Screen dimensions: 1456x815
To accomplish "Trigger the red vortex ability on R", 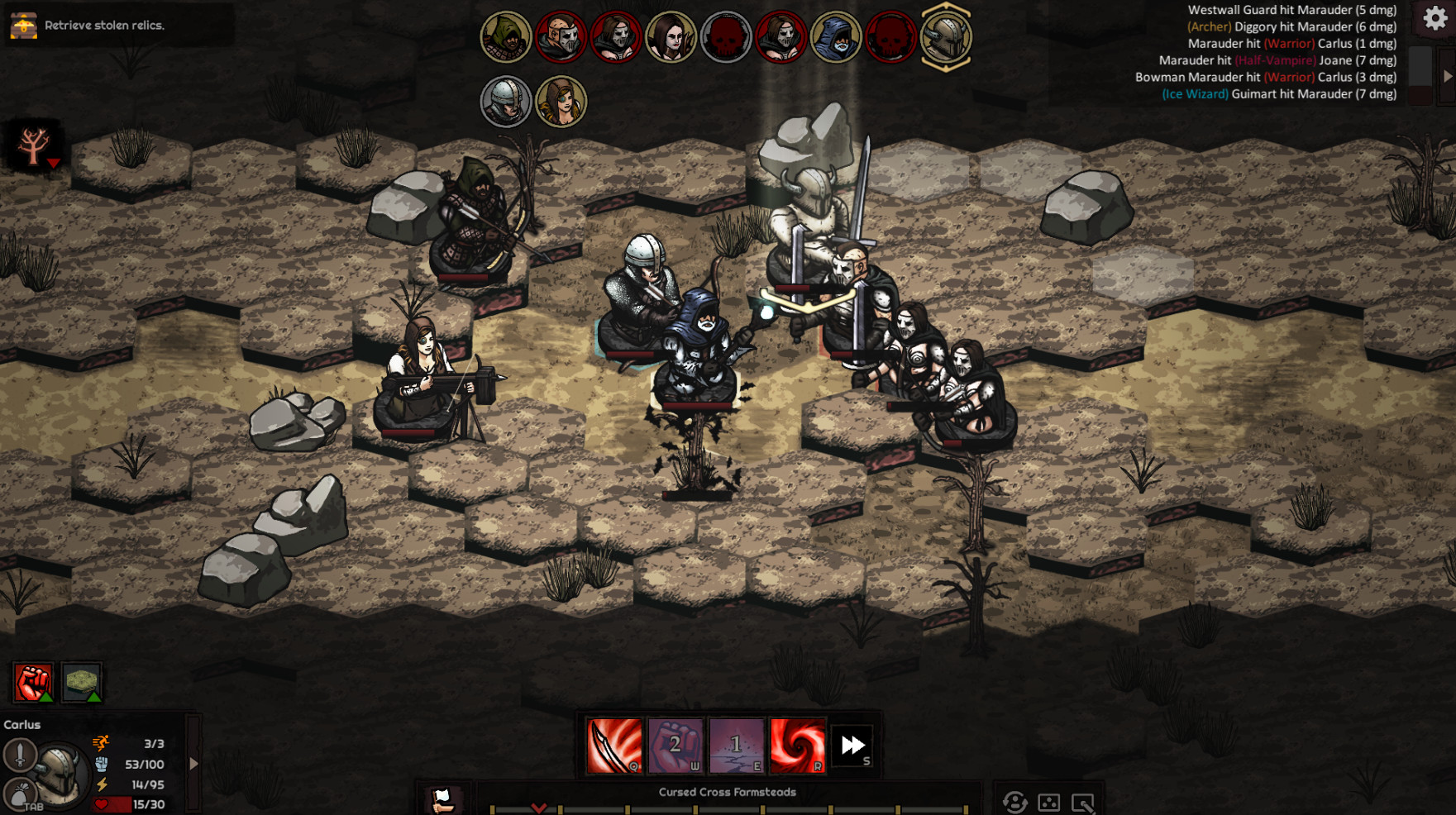I will (x=797, y=745).
